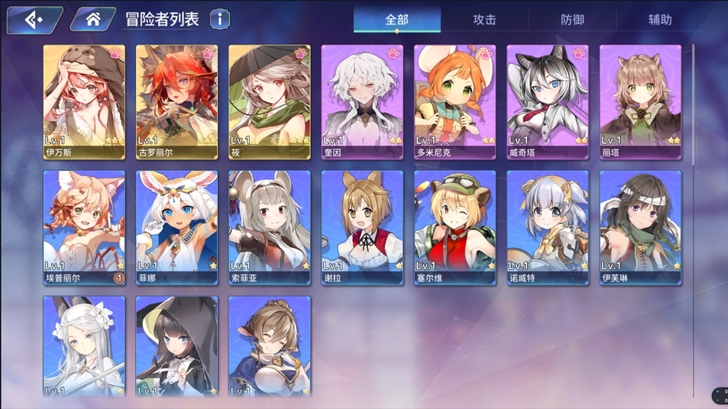The width and height of the screenshot is (728, 409).
Task: Show the 防御 category
Action: [x=573, y=20]
